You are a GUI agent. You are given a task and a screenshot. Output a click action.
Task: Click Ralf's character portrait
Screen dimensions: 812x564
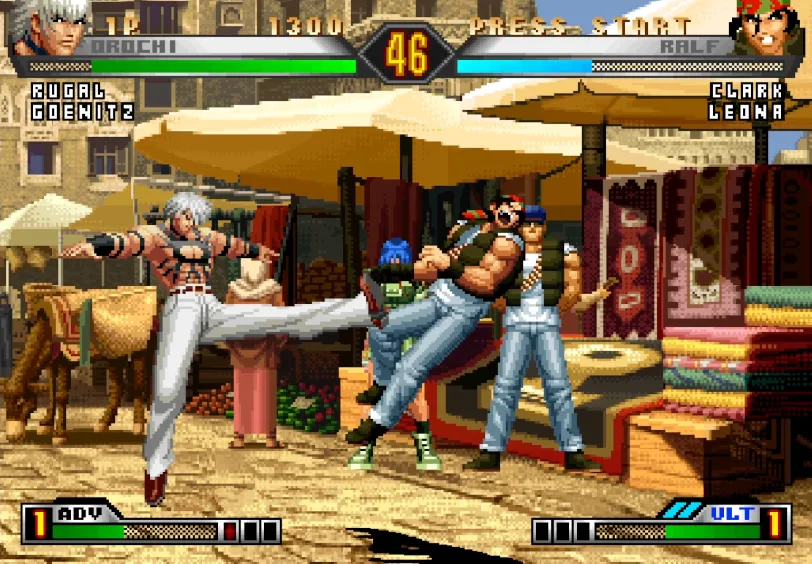[x=768, y=28]
